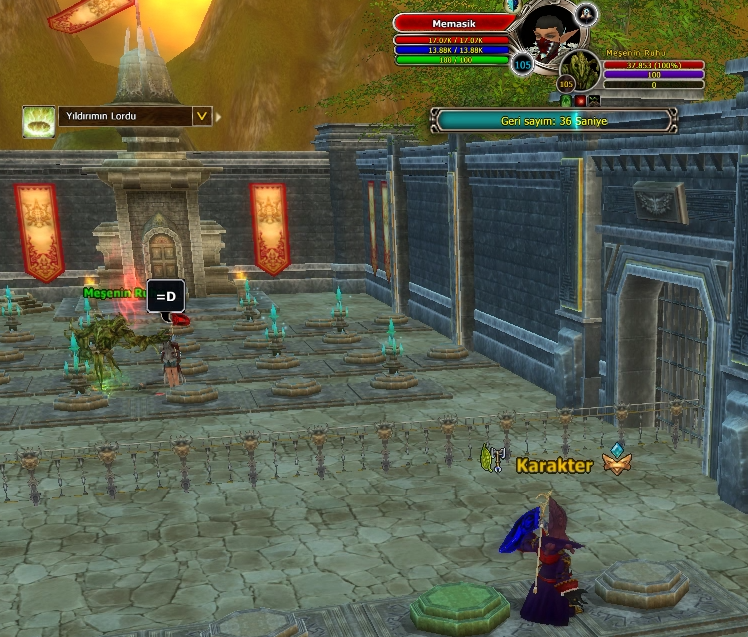Expand the small arrow beside the dropdown
The width and height of the screenshot is (748, 637).
point(219,116)
